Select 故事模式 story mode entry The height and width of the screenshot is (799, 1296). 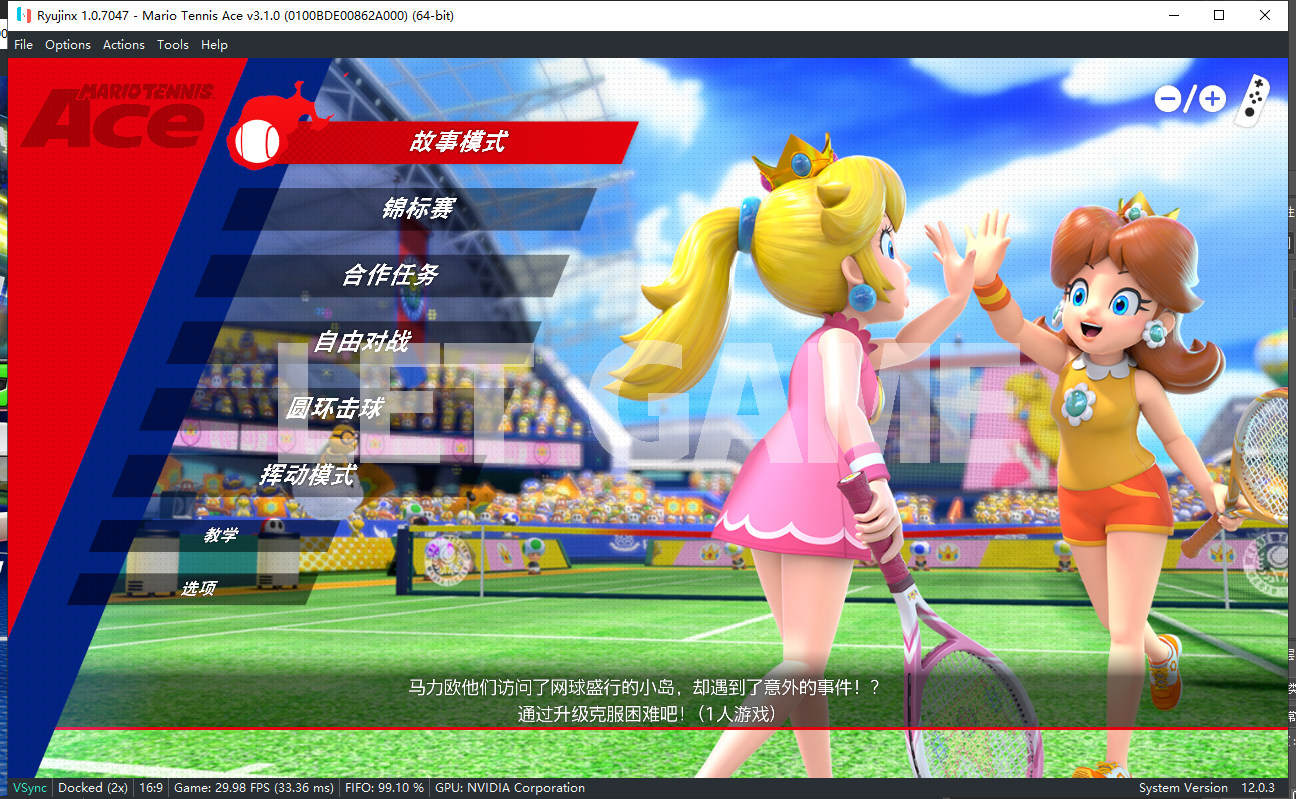(457, 142)
